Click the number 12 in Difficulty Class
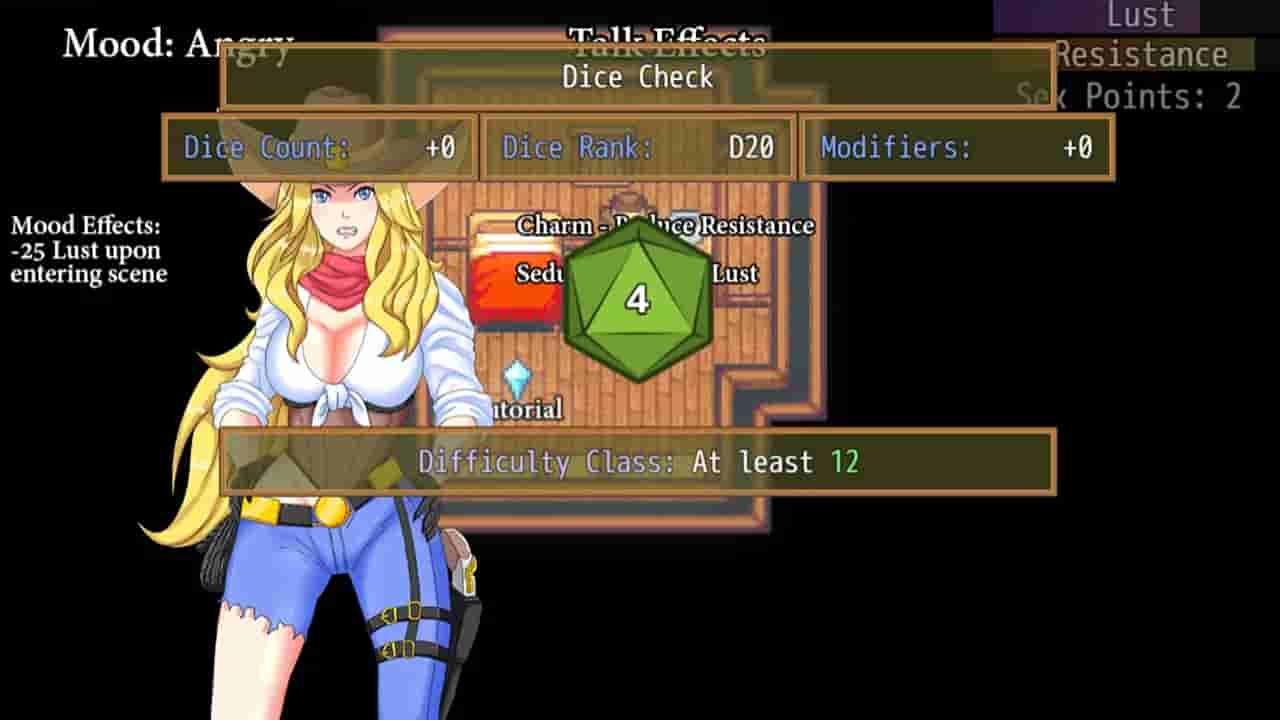Image resolution: width=1280 pixels, height=720 pixels. pyautogui.click(x=848, y=463)
